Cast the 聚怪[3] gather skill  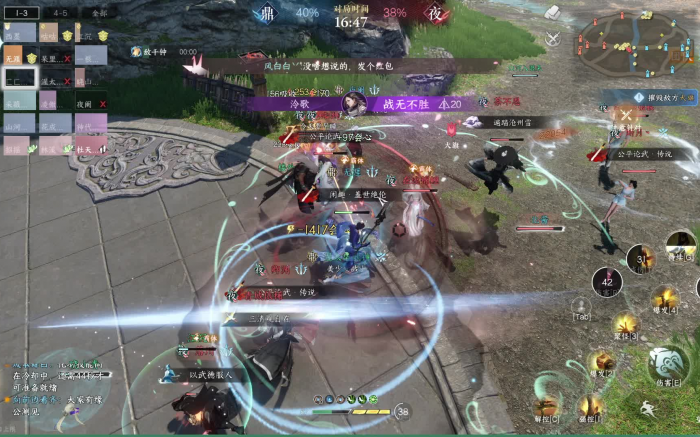[x=626, y=325]
